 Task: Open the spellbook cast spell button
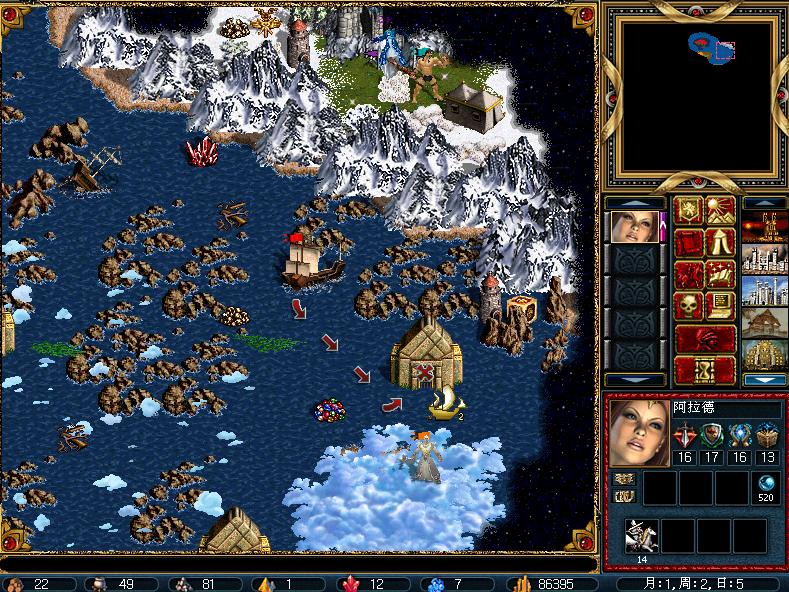720,274
